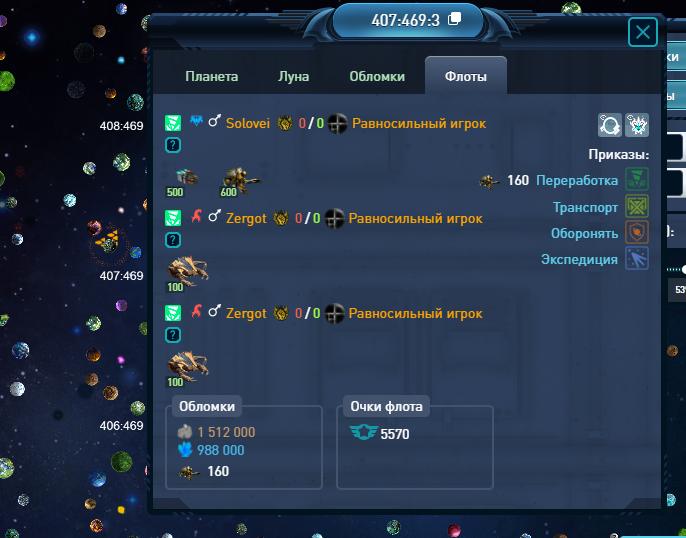Screen dimensions: 686x538
Task: Show the Обломки tab
Action: click(377, 76)
